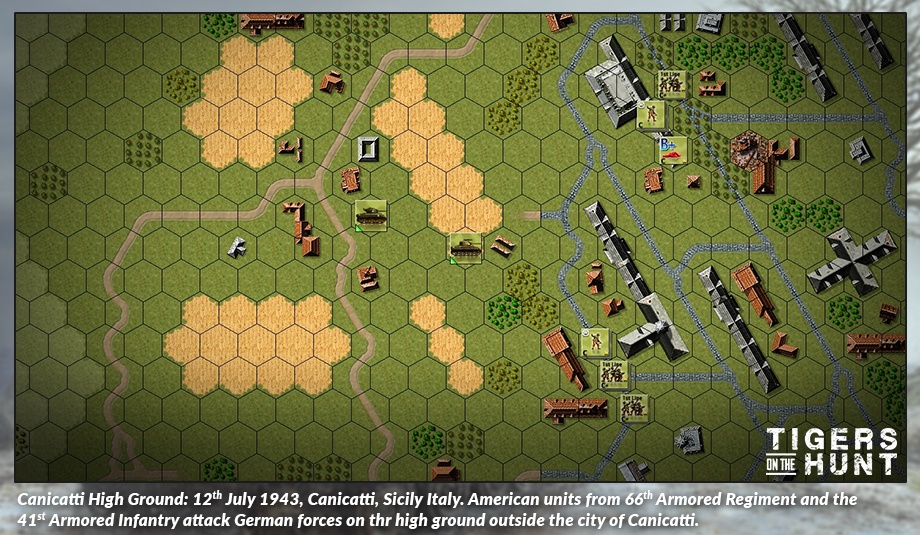Image resolution: width=920 pixels, height=535 pixels.
Task: Select the tank counter beside the dirt road
Action: (370, 214)
